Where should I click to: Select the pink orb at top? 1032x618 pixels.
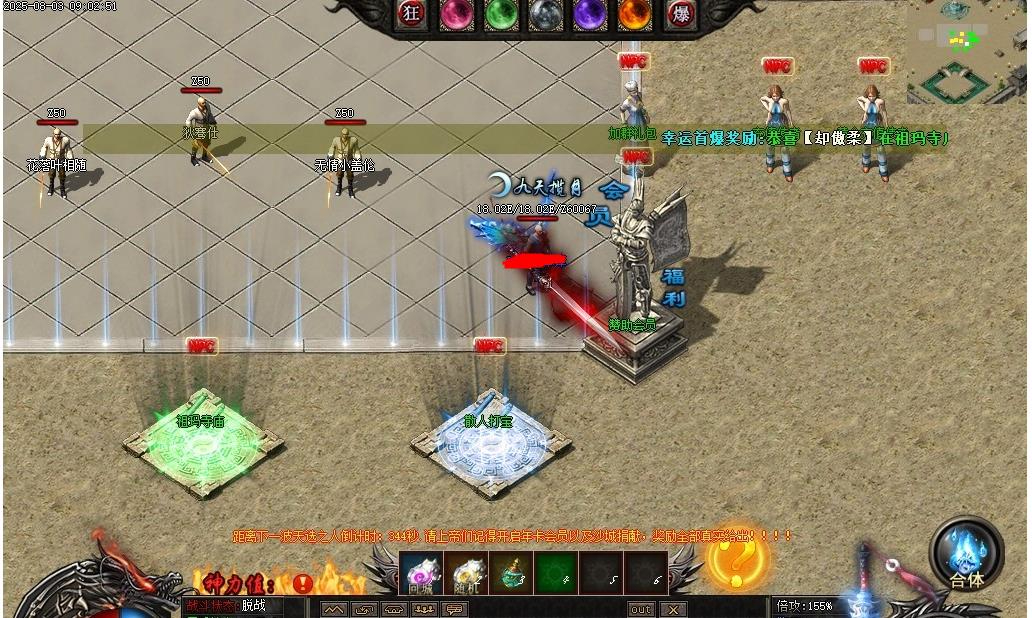pos(456,13)
